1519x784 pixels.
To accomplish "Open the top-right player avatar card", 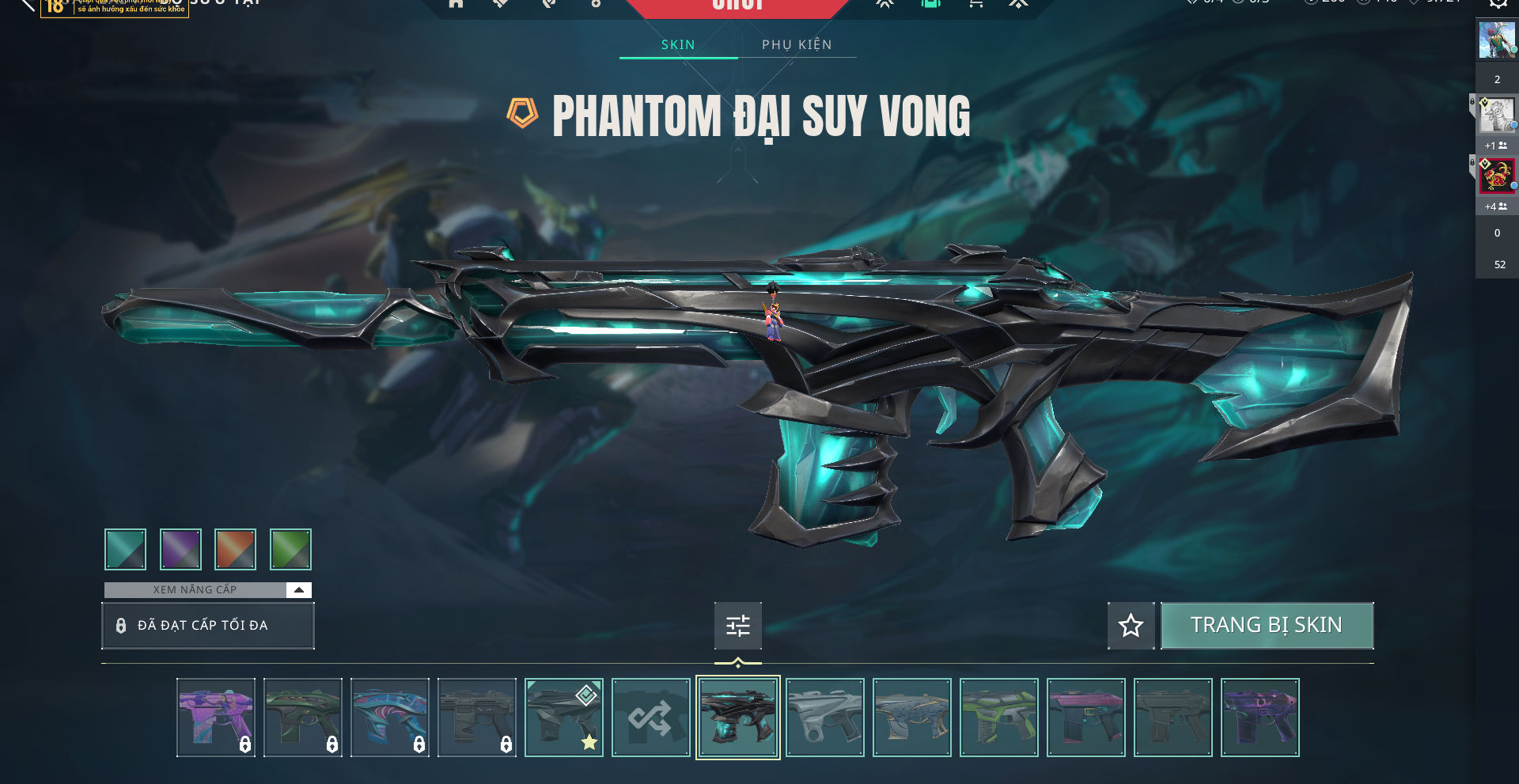I will 1496,40.
